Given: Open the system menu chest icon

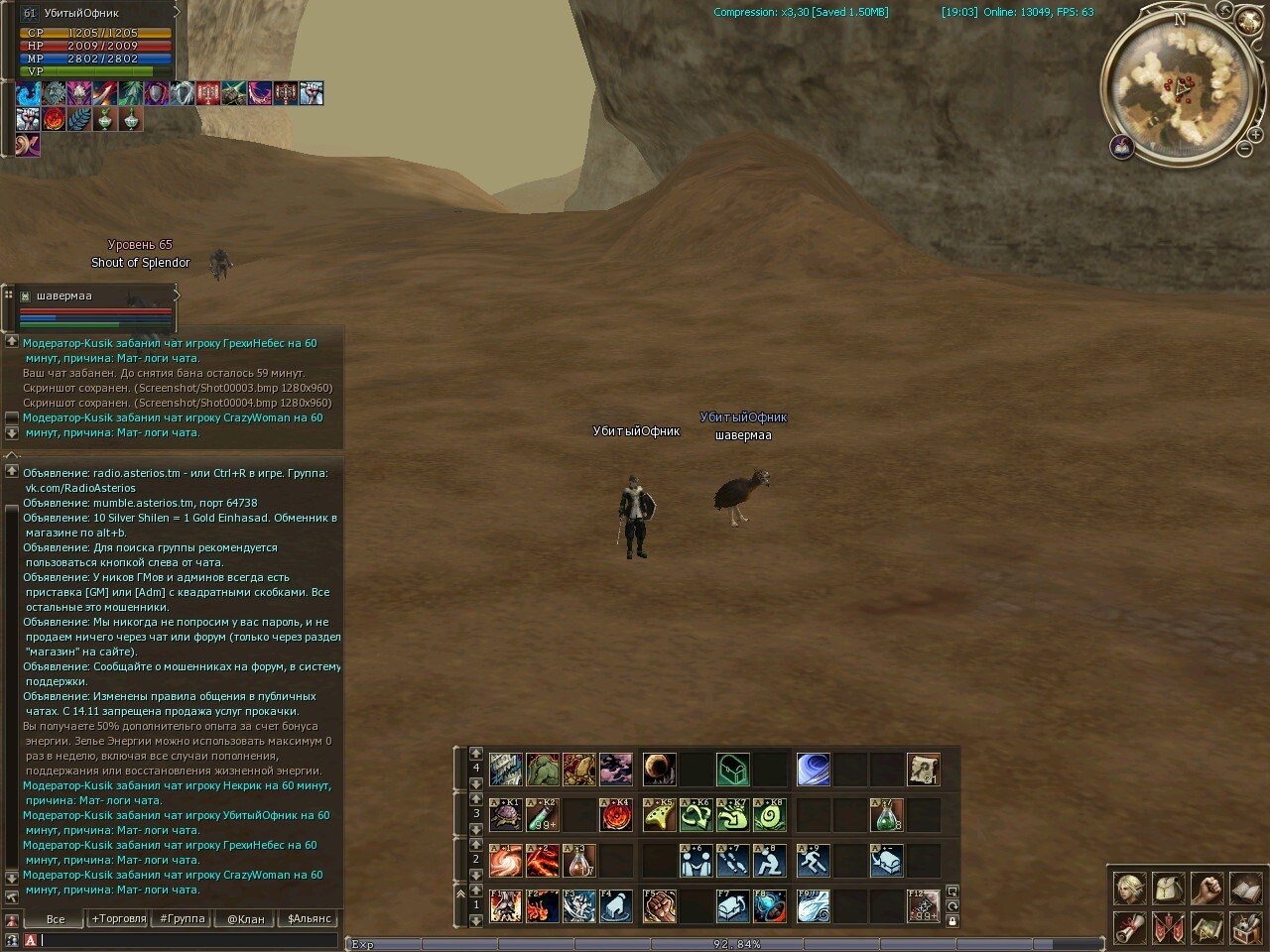Looking at the screenshot, I should (x=1245, y=928).
